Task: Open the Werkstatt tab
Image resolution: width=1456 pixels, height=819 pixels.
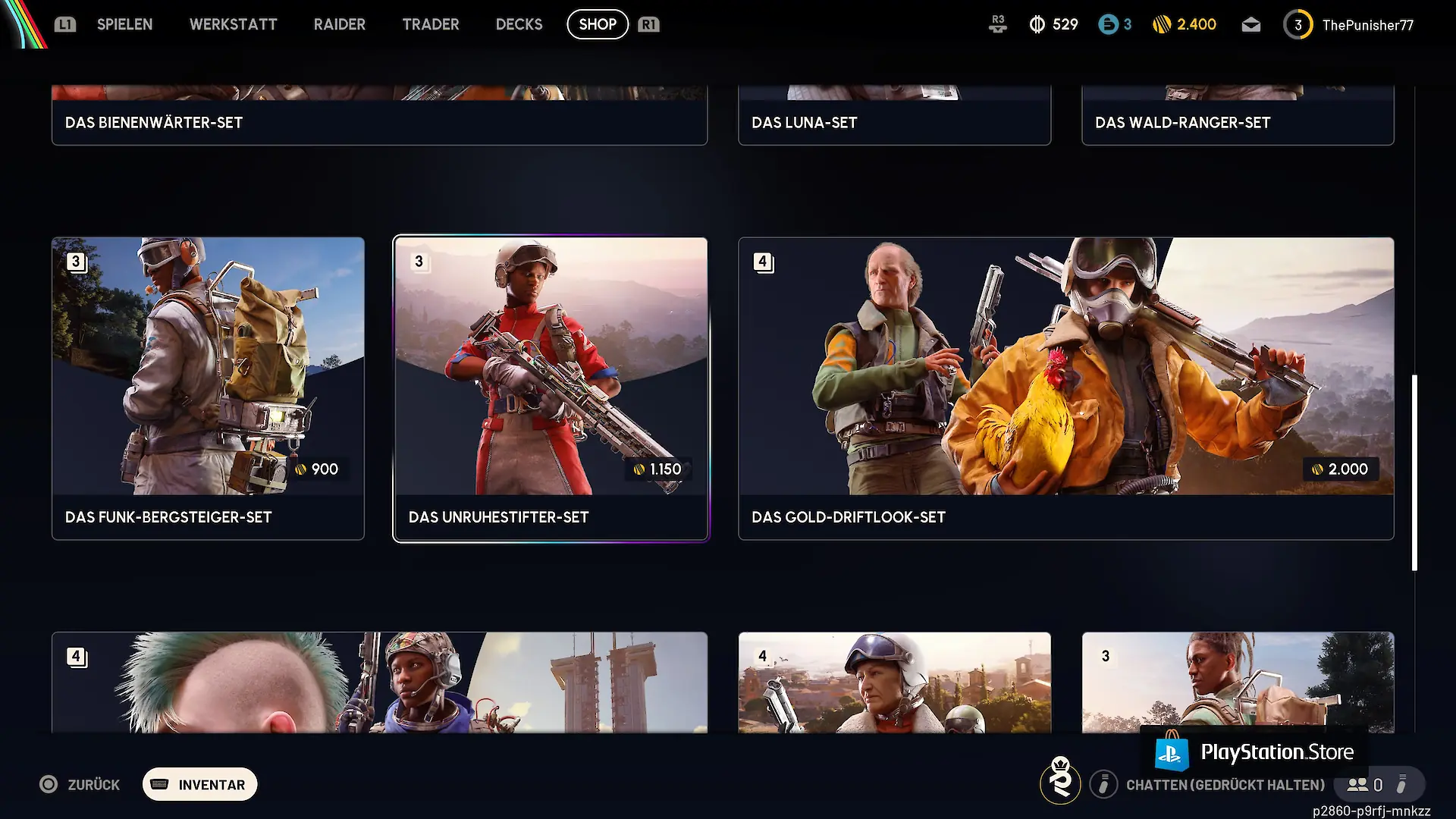Action: (x=233, y=24)
